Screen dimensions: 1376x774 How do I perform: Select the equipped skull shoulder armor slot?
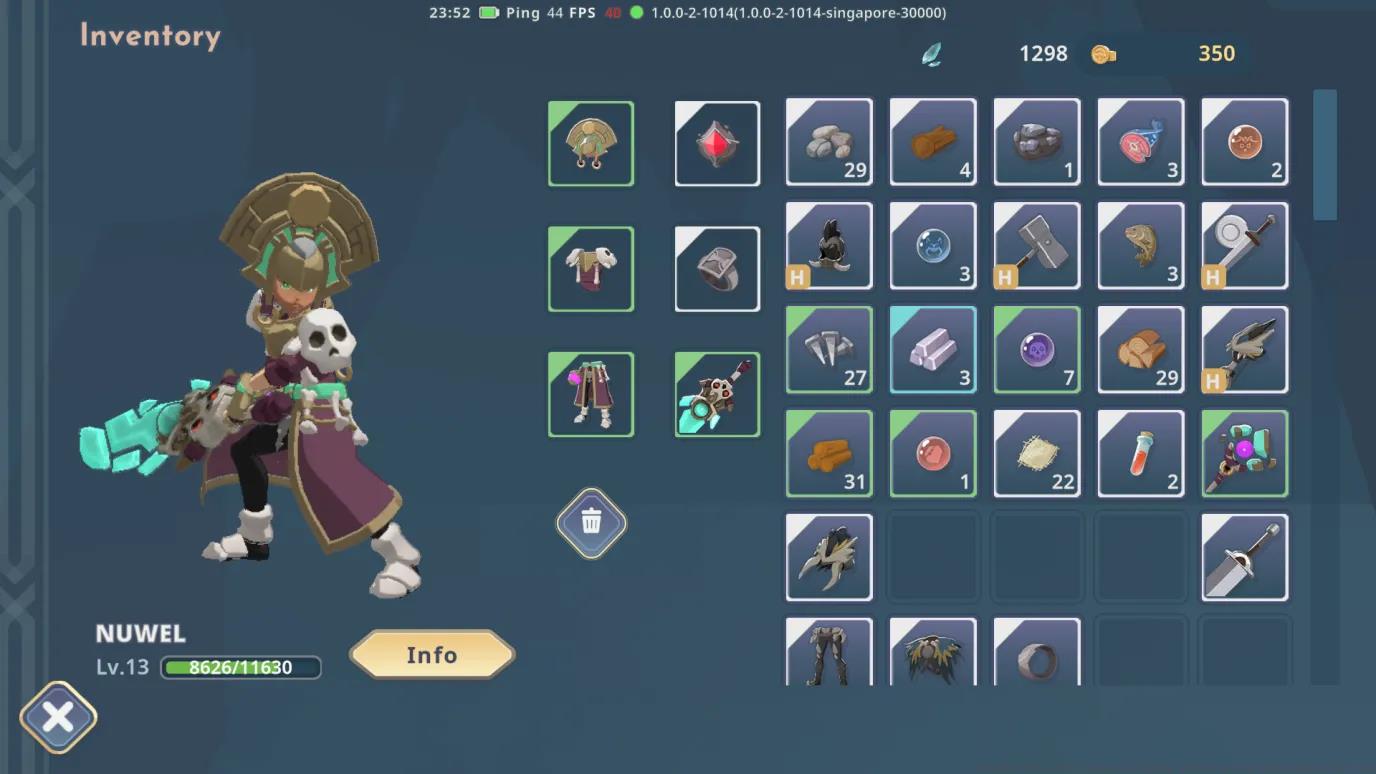(591, 269)
